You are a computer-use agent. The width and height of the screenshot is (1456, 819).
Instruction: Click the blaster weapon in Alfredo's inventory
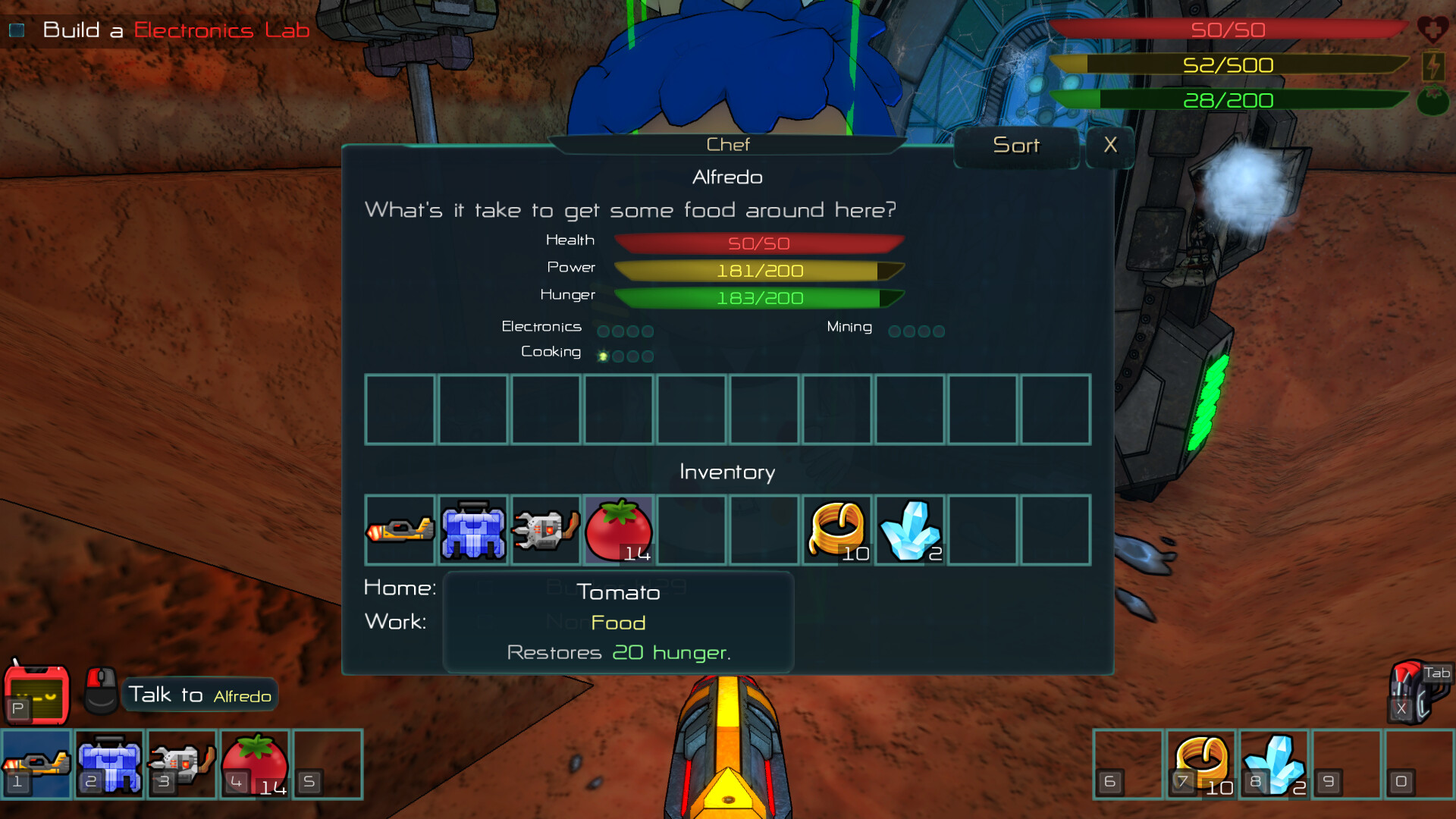click(x=400, y=529)
